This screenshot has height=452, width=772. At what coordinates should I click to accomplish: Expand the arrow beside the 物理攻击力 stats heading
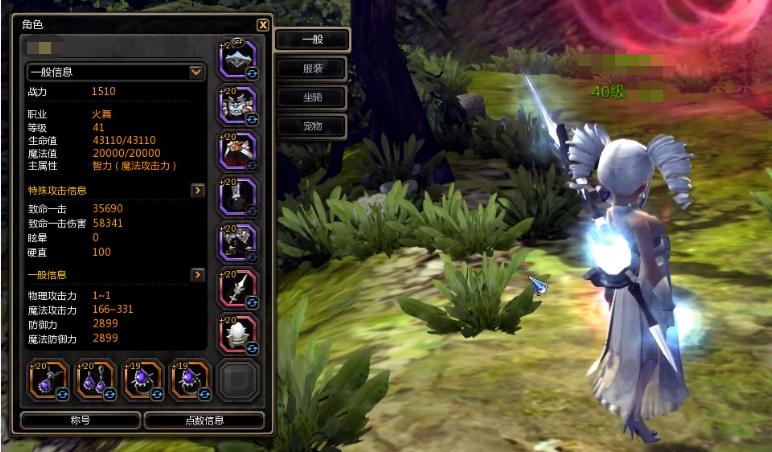tap(198, 275)
